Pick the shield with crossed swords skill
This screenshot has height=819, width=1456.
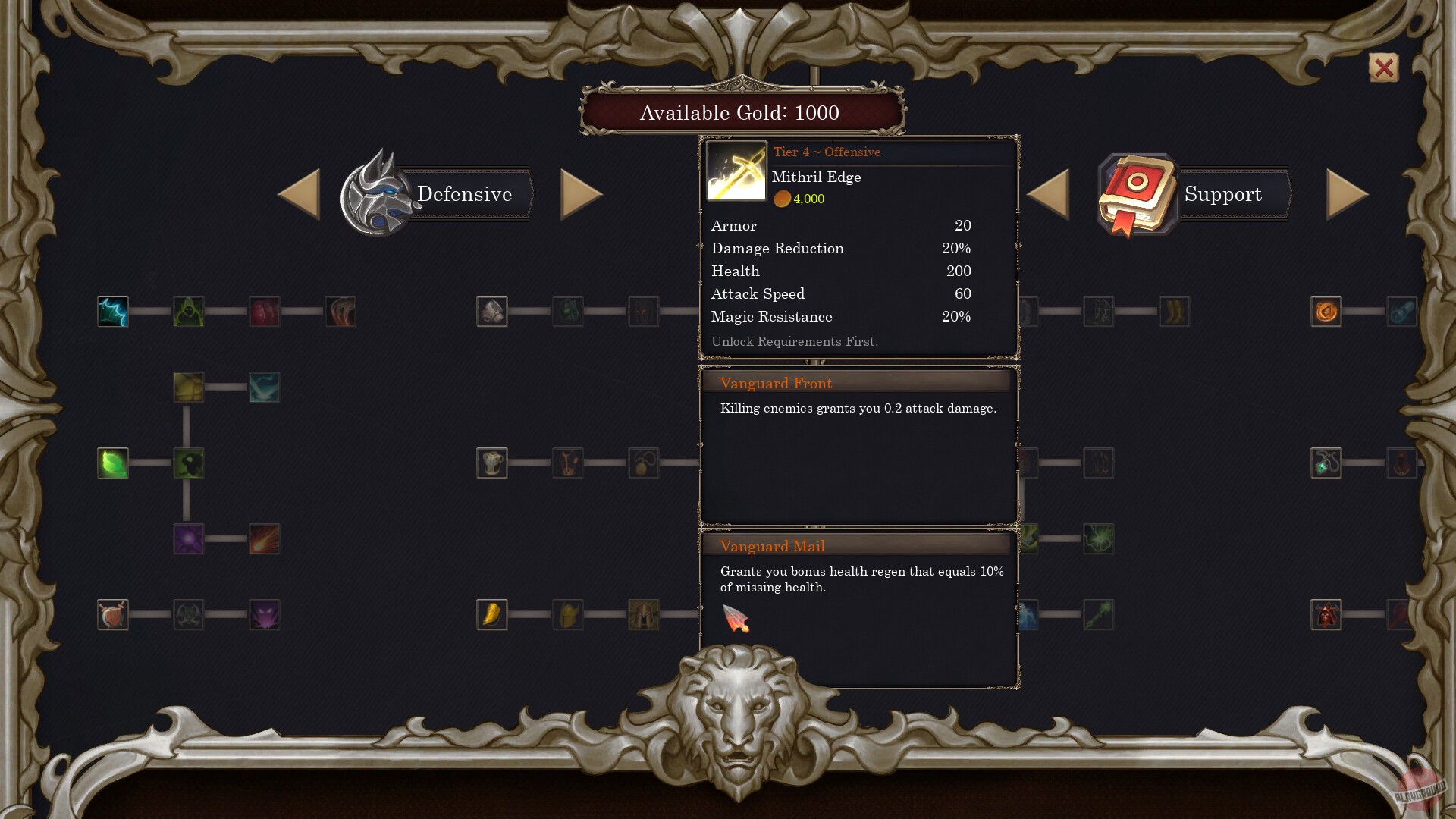coord(112,615)
